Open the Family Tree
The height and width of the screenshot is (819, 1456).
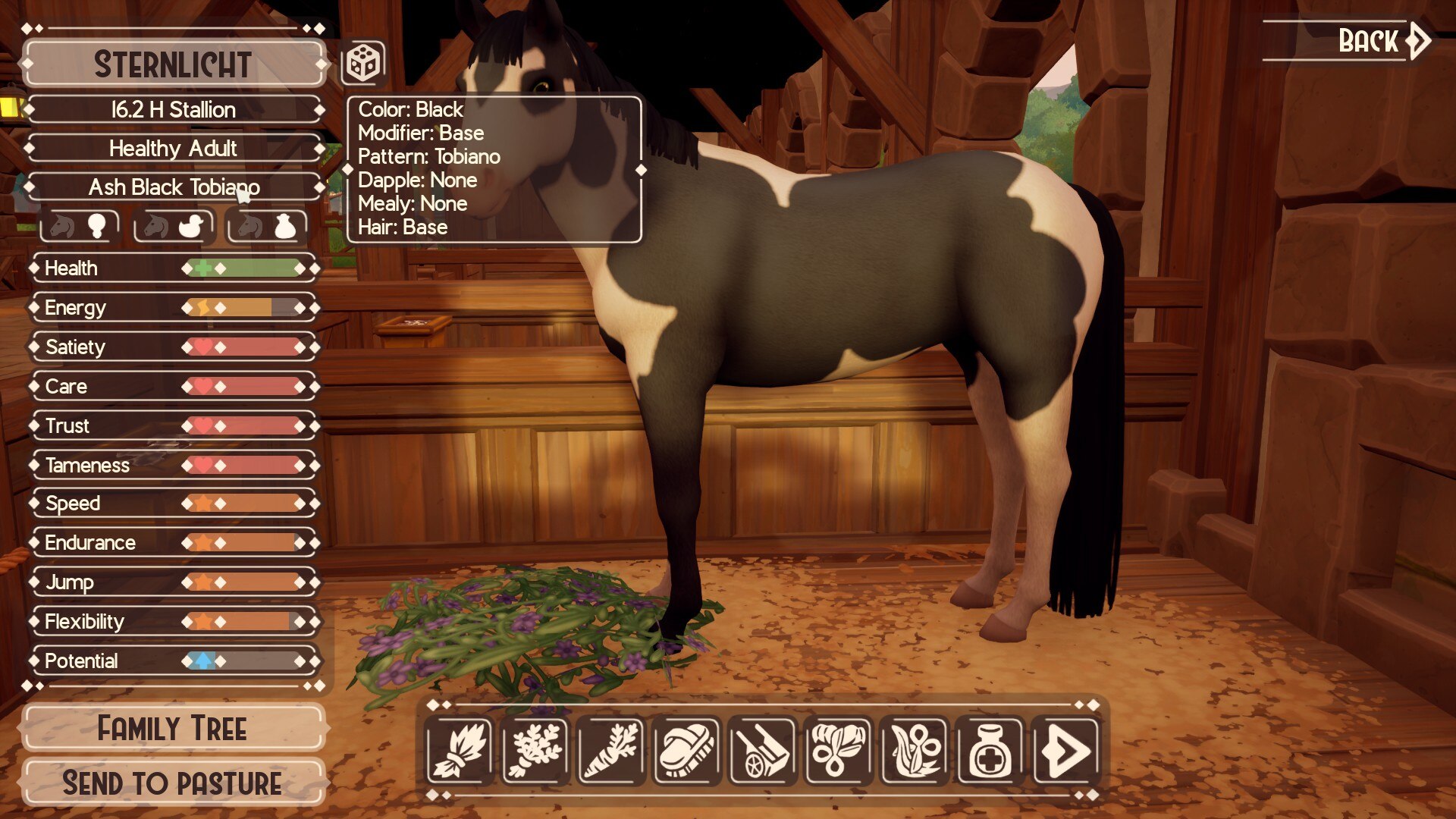173,728
